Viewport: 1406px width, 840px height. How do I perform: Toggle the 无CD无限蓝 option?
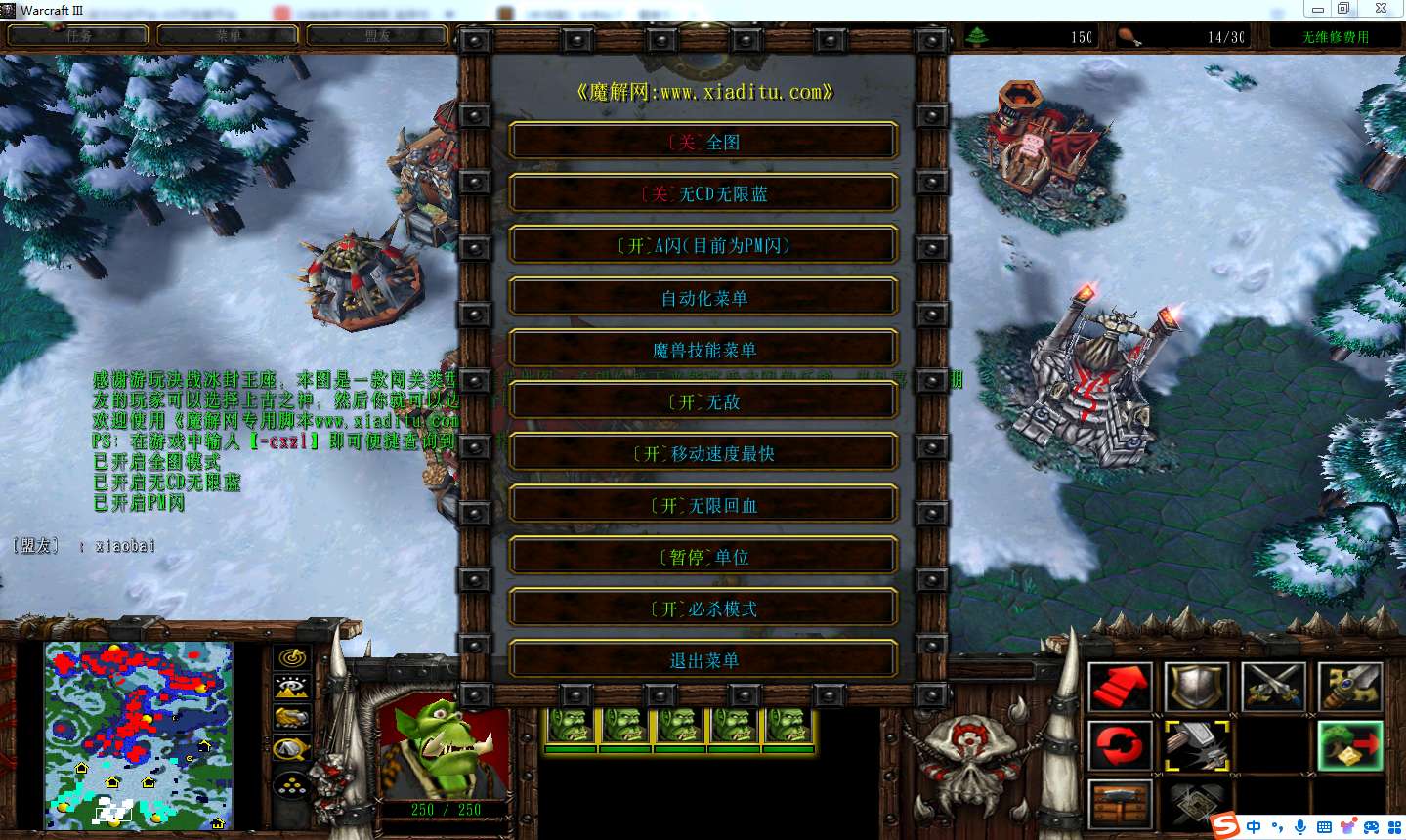pos(703,193)
